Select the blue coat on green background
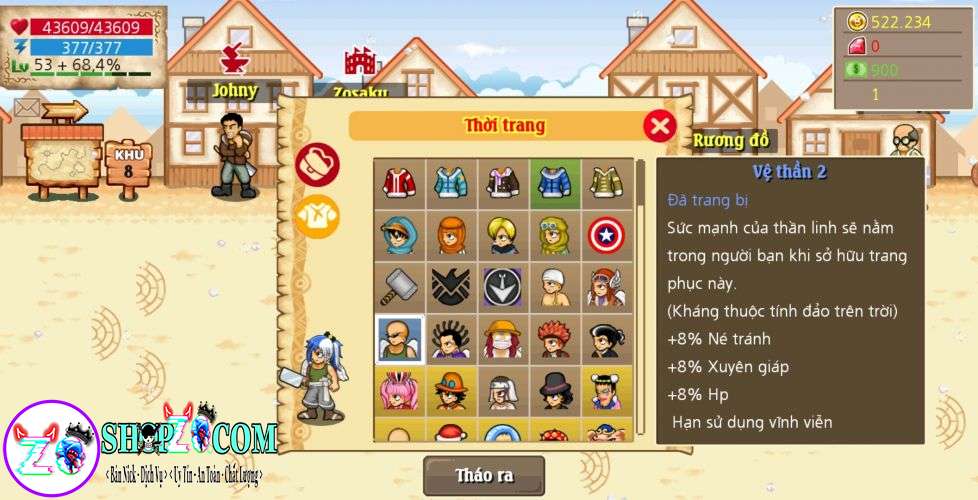978x500 pixels. click(x=555, y=183)
